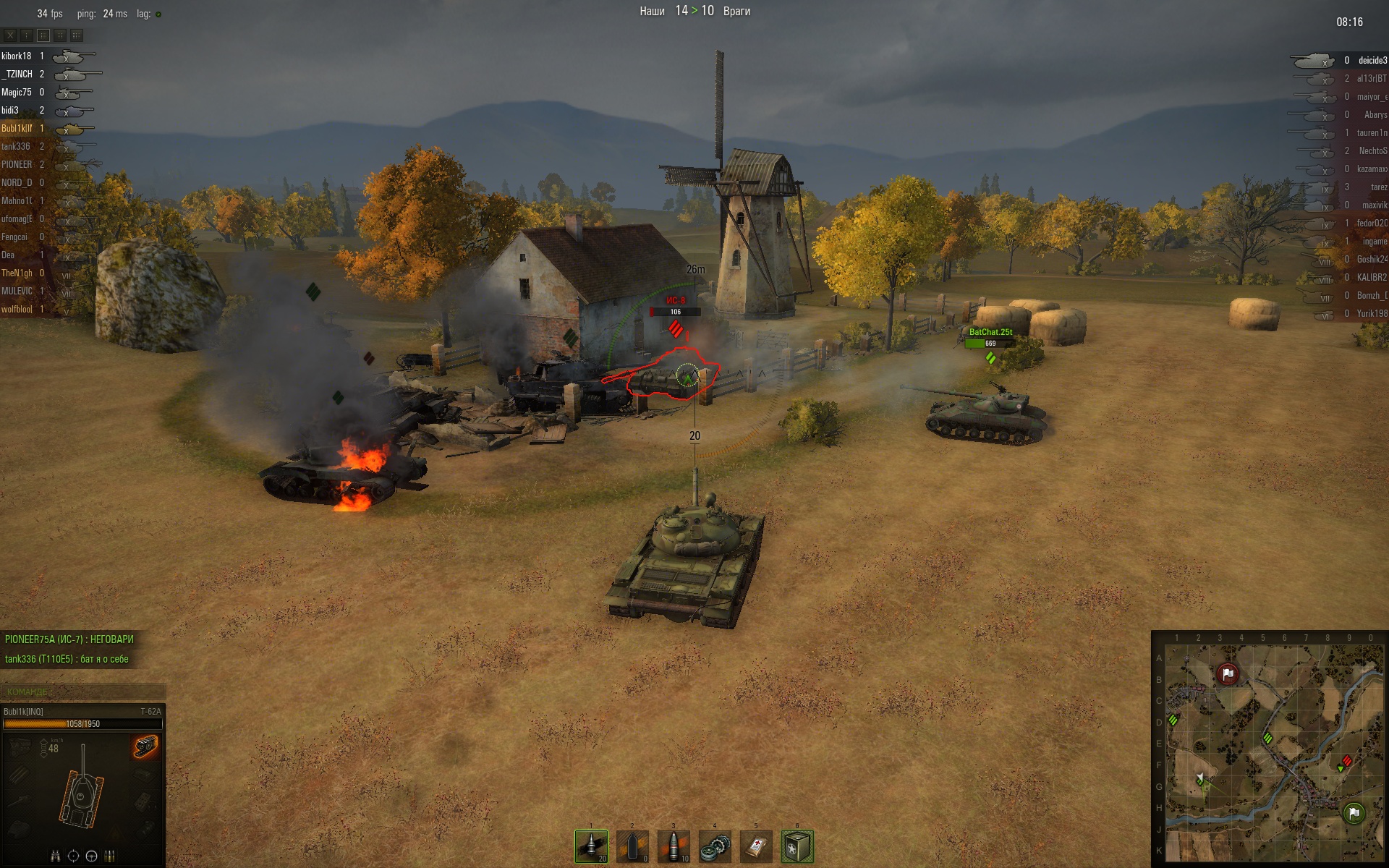The image size is (1389, 868).
Task: Select the red-tipped shell in slot 3
Action: click(x=674, y=846)
